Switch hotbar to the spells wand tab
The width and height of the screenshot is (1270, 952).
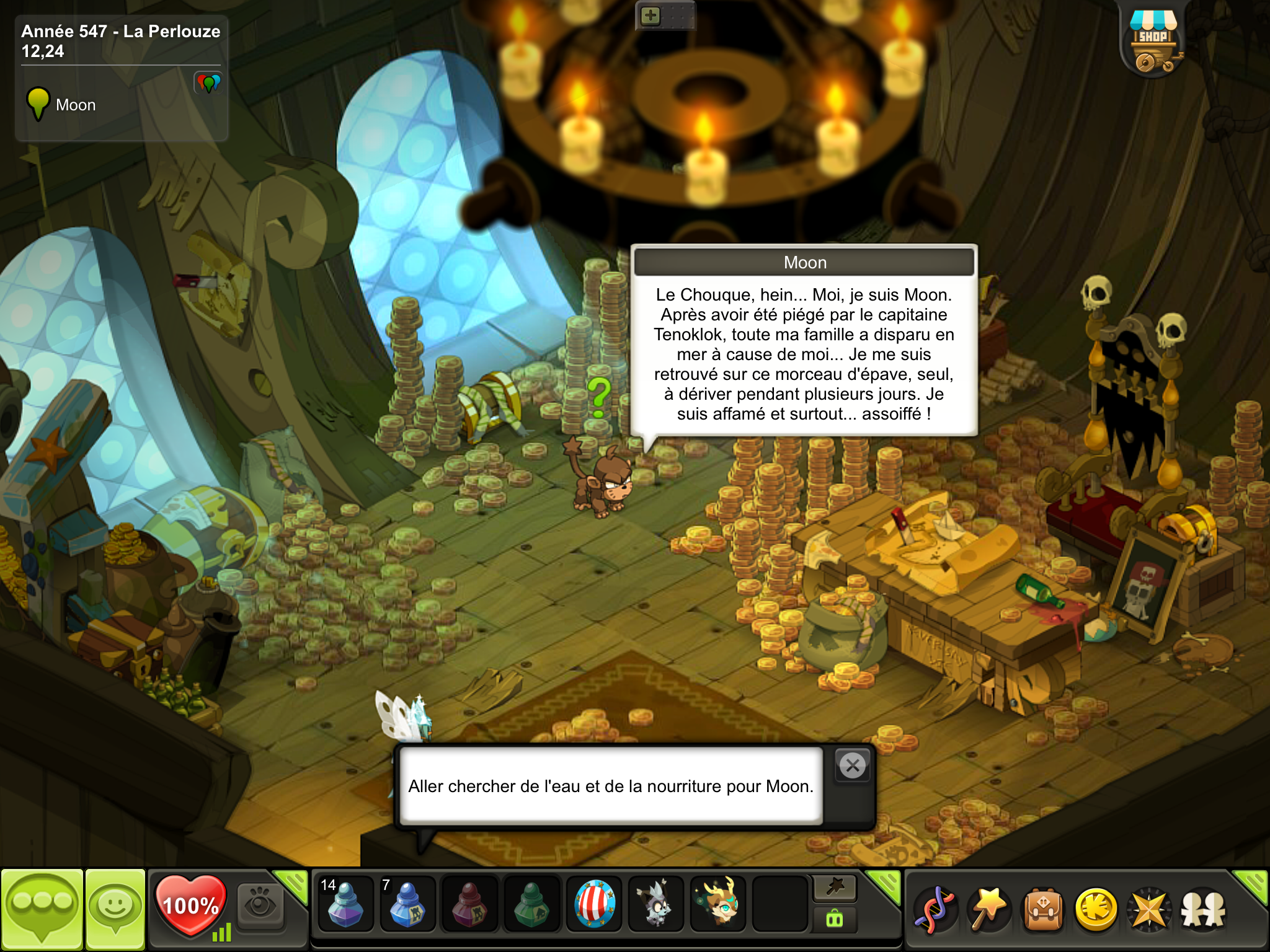835,888
